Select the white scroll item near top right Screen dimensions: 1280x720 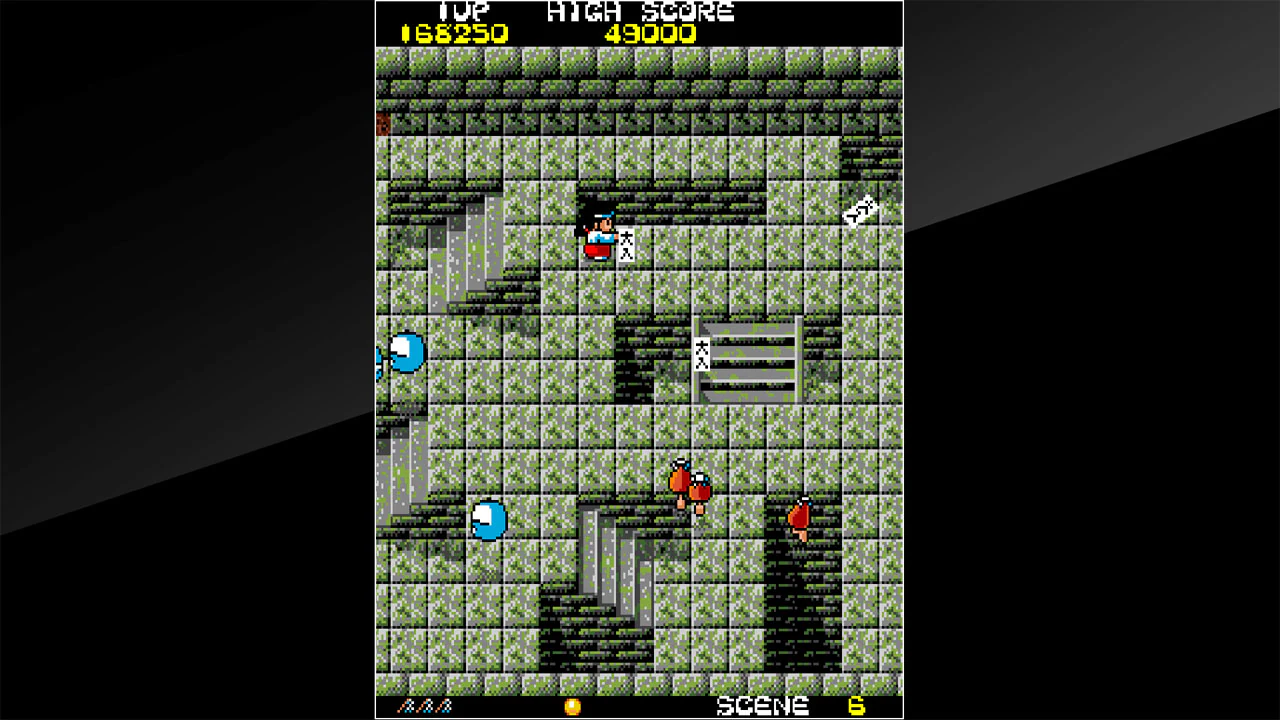pyautogui.click(x=858, y=208)
